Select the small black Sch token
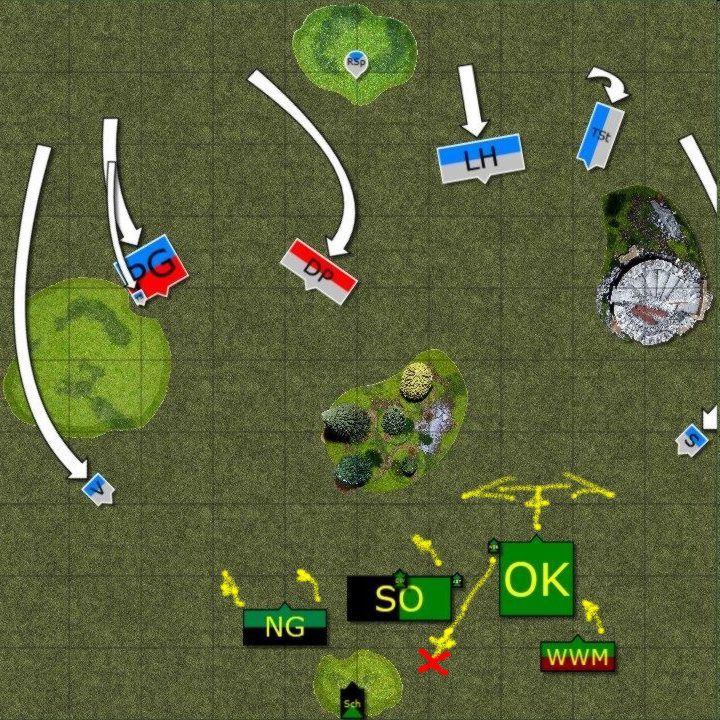720x720 pixels. 351,702
